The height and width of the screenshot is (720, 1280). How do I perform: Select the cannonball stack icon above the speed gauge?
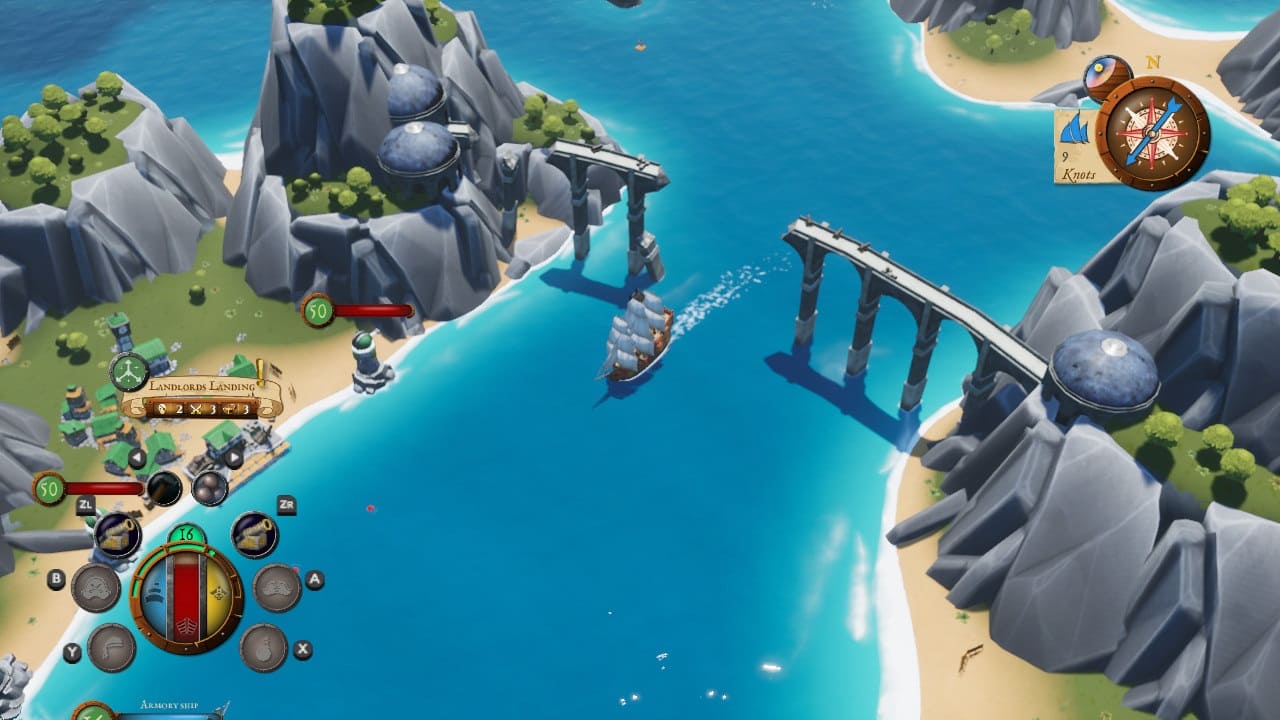tap(208, 489)
